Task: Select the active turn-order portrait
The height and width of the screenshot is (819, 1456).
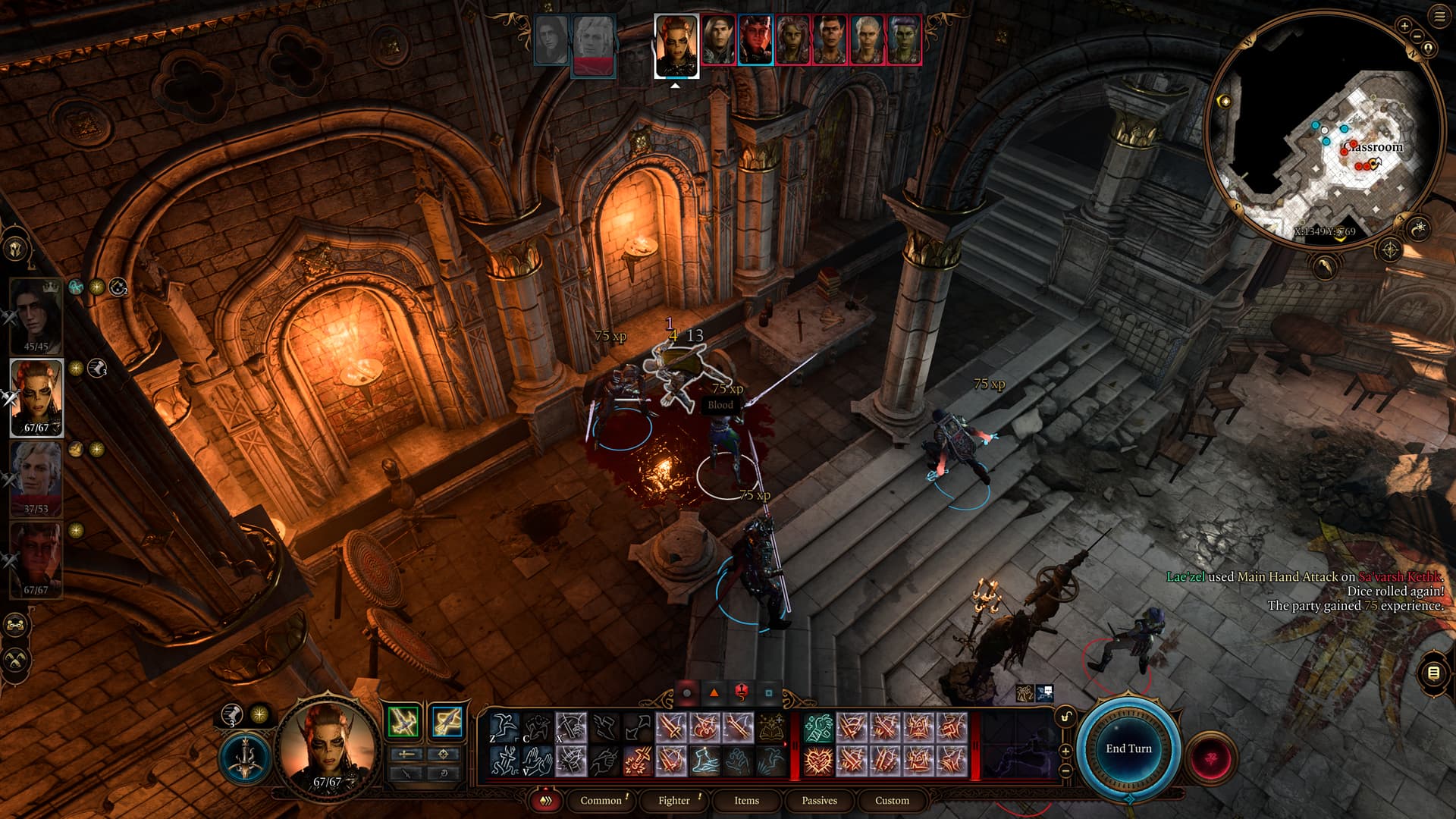Action: (x=675, y=45)
